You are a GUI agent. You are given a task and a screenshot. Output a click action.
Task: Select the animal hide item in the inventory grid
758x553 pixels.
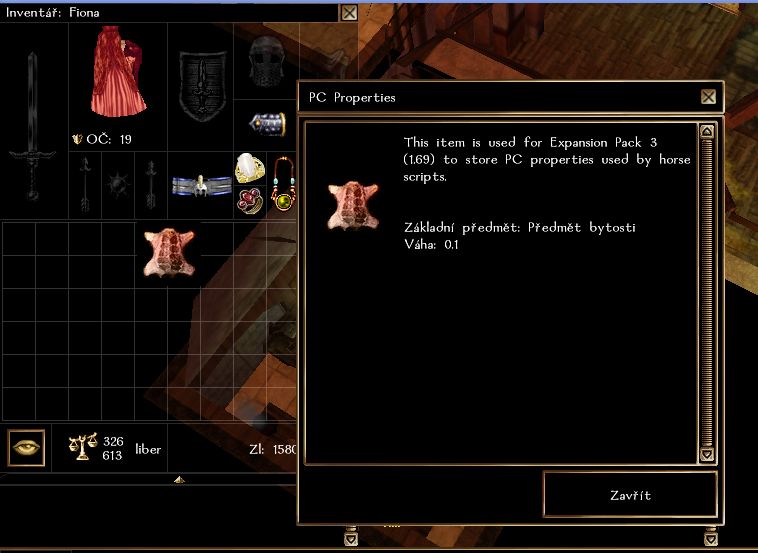click(168, 250)
